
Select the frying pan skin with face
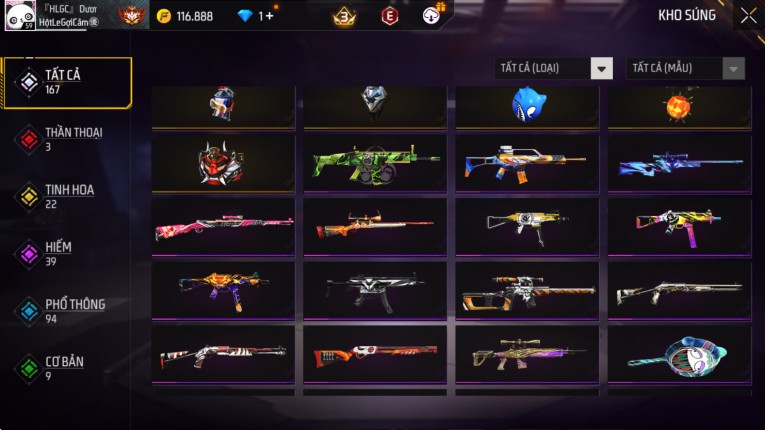click(x=678, y=353)
